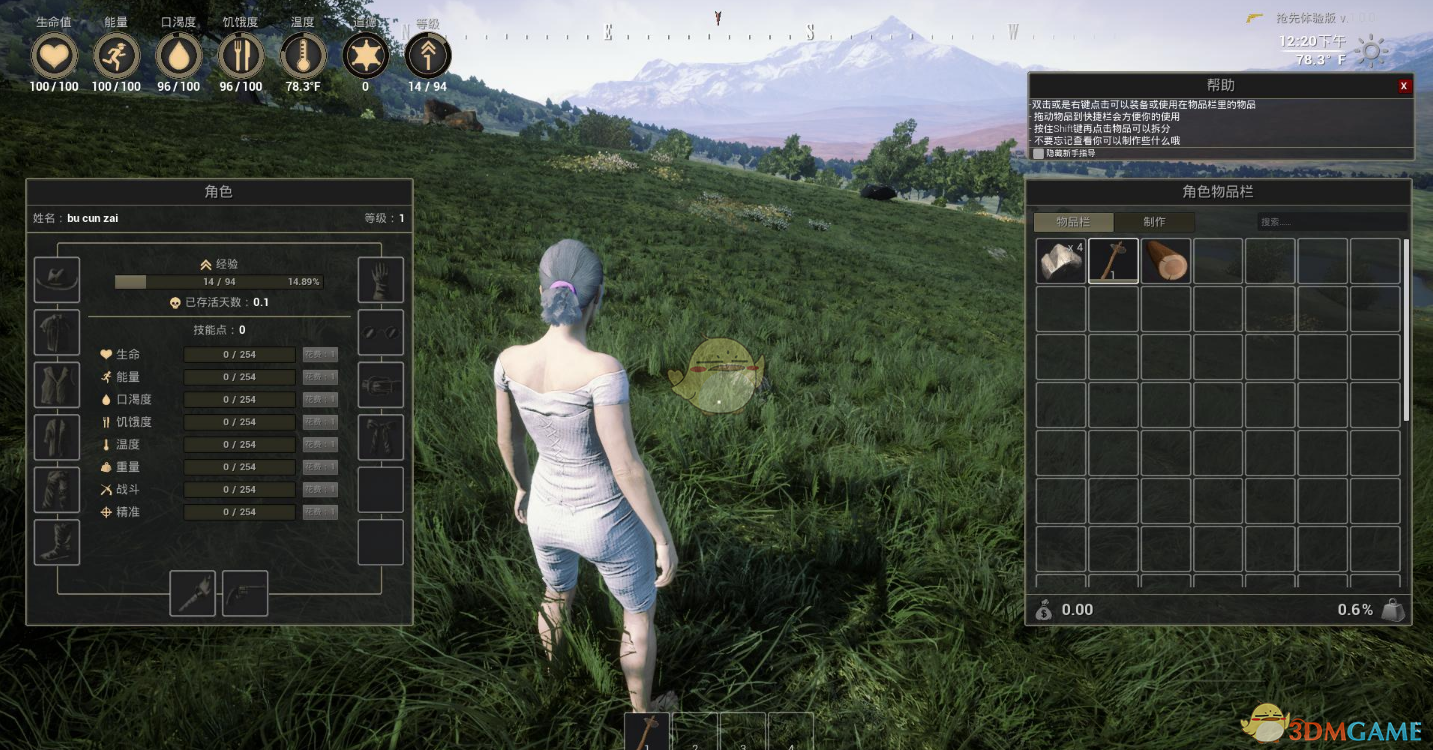Select the stone stack in the inventory
Screen dimensions: 1433x750
(1060, 261)
